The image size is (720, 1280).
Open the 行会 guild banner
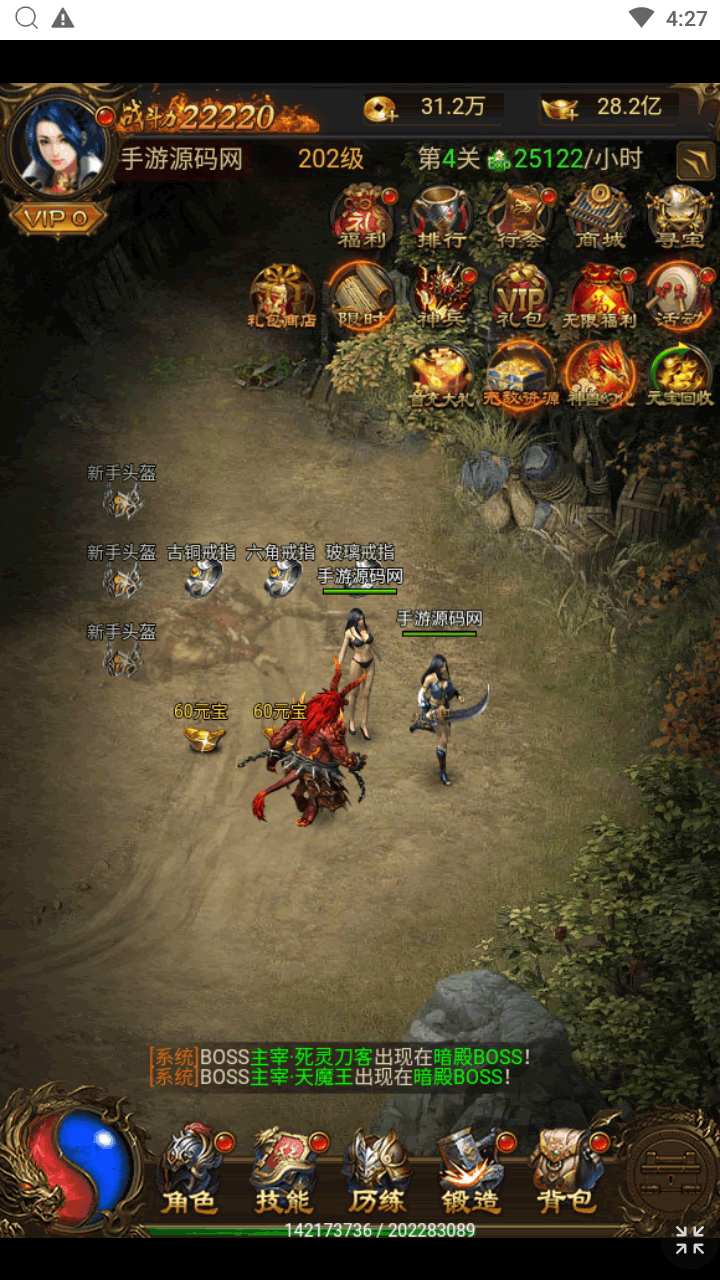click(x=520, y=216)
